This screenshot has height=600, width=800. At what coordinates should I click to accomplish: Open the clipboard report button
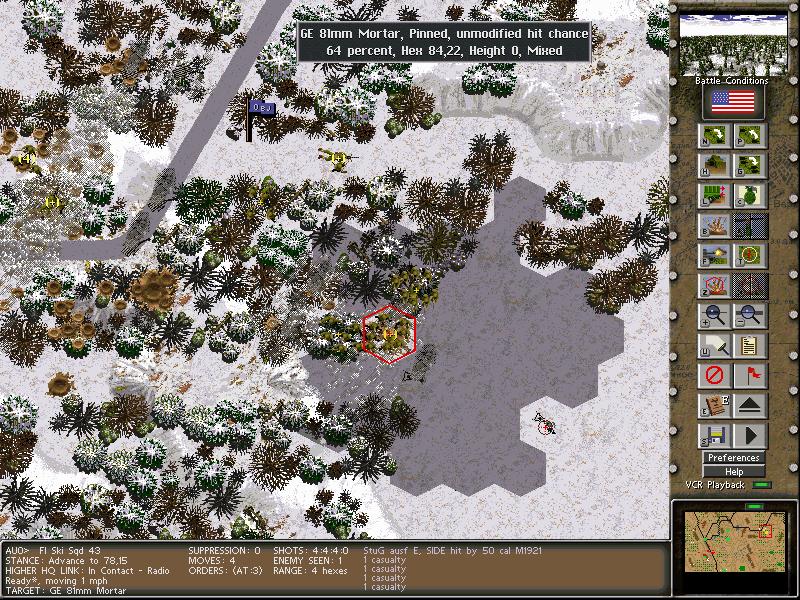click(x=750, y=346)
